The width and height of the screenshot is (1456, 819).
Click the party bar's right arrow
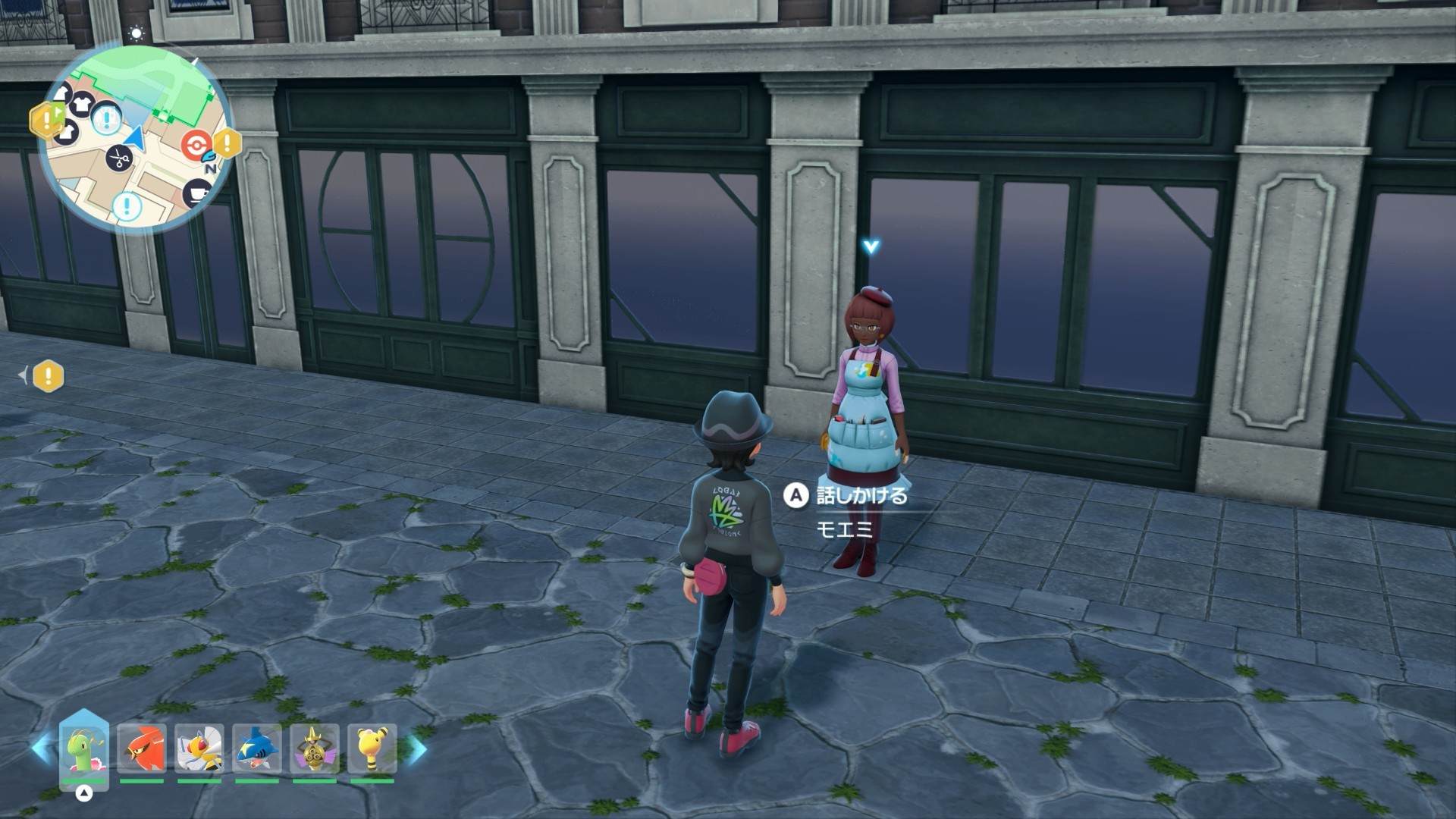(416, 748)
